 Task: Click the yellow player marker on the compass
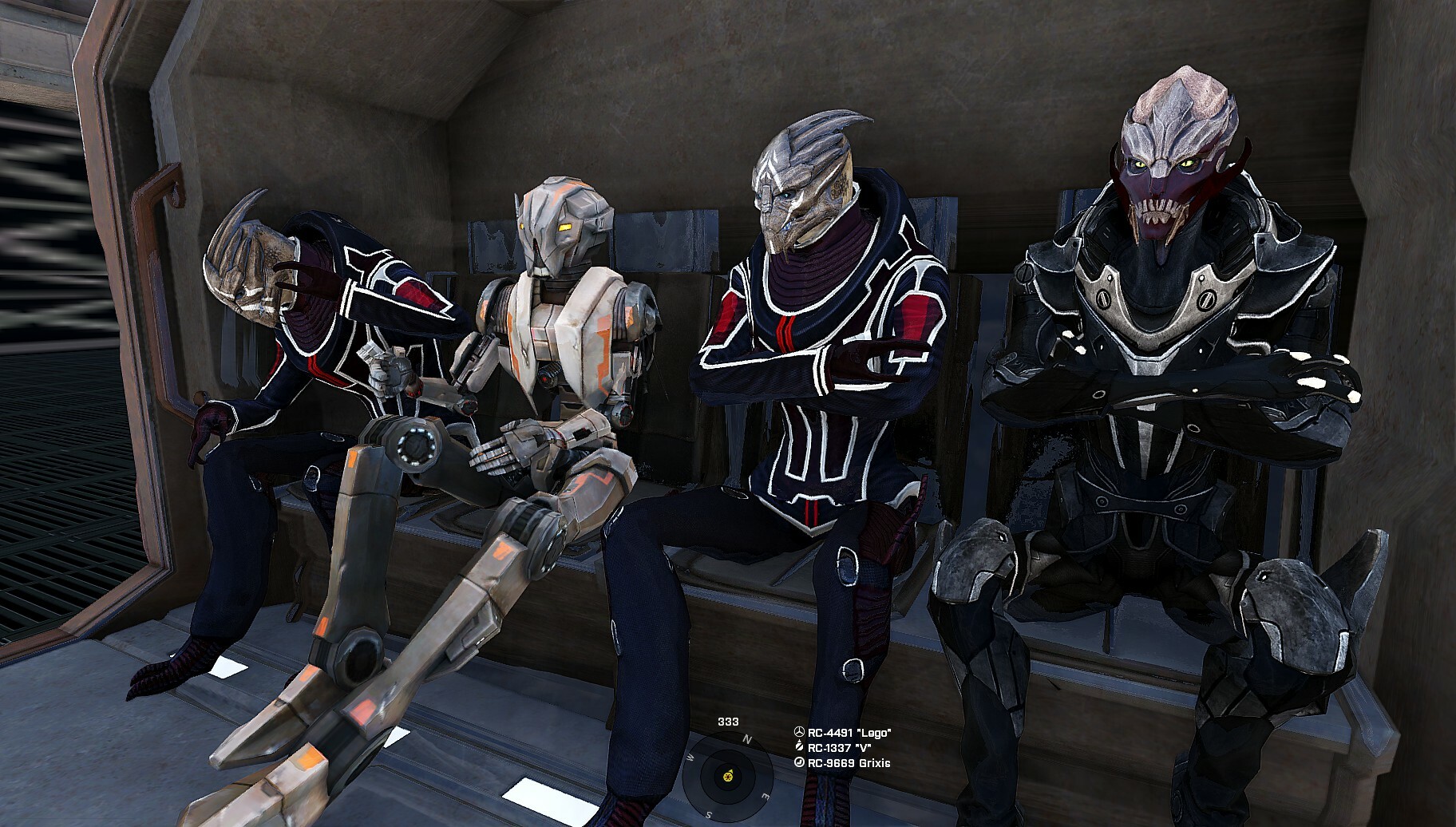[x=728, y=776]
